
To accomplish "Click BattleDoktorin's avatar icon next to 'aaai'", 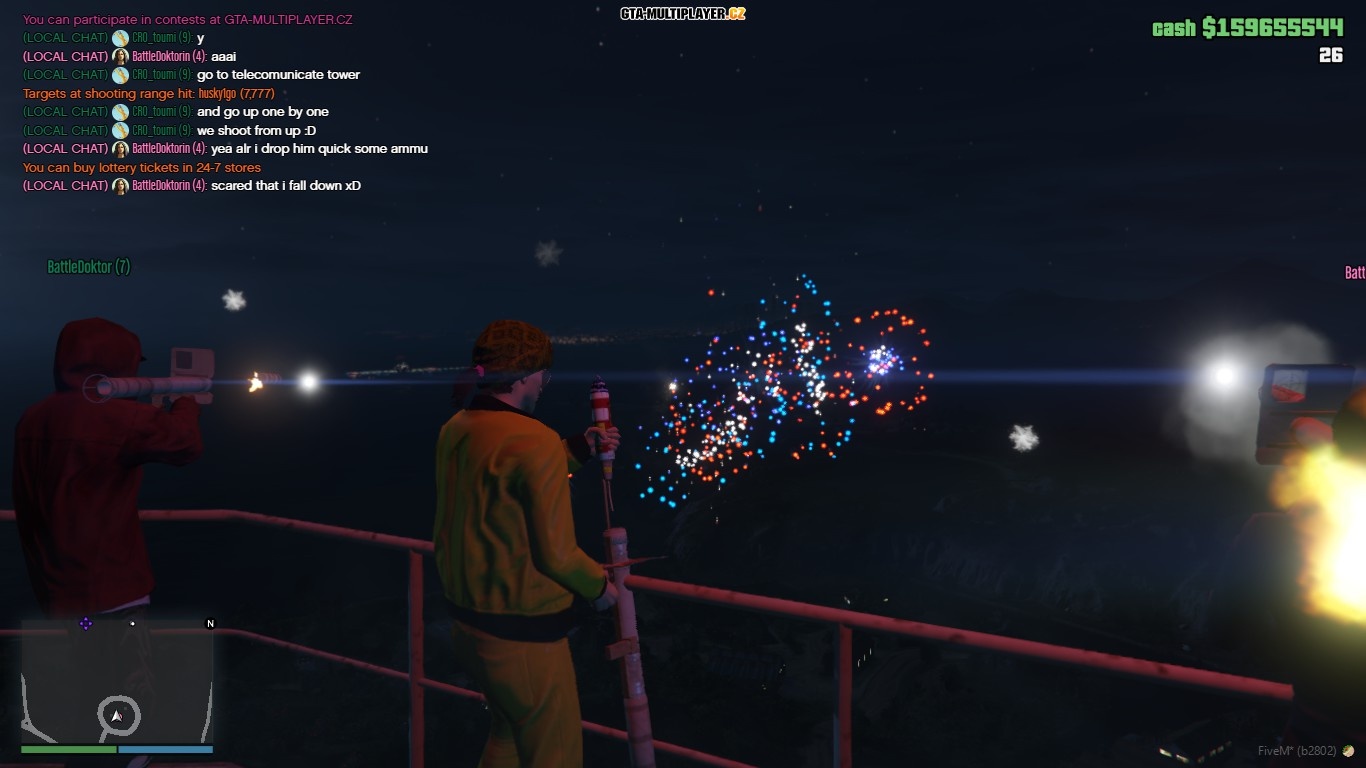I will pyautogui.click(x=119, y=56).
